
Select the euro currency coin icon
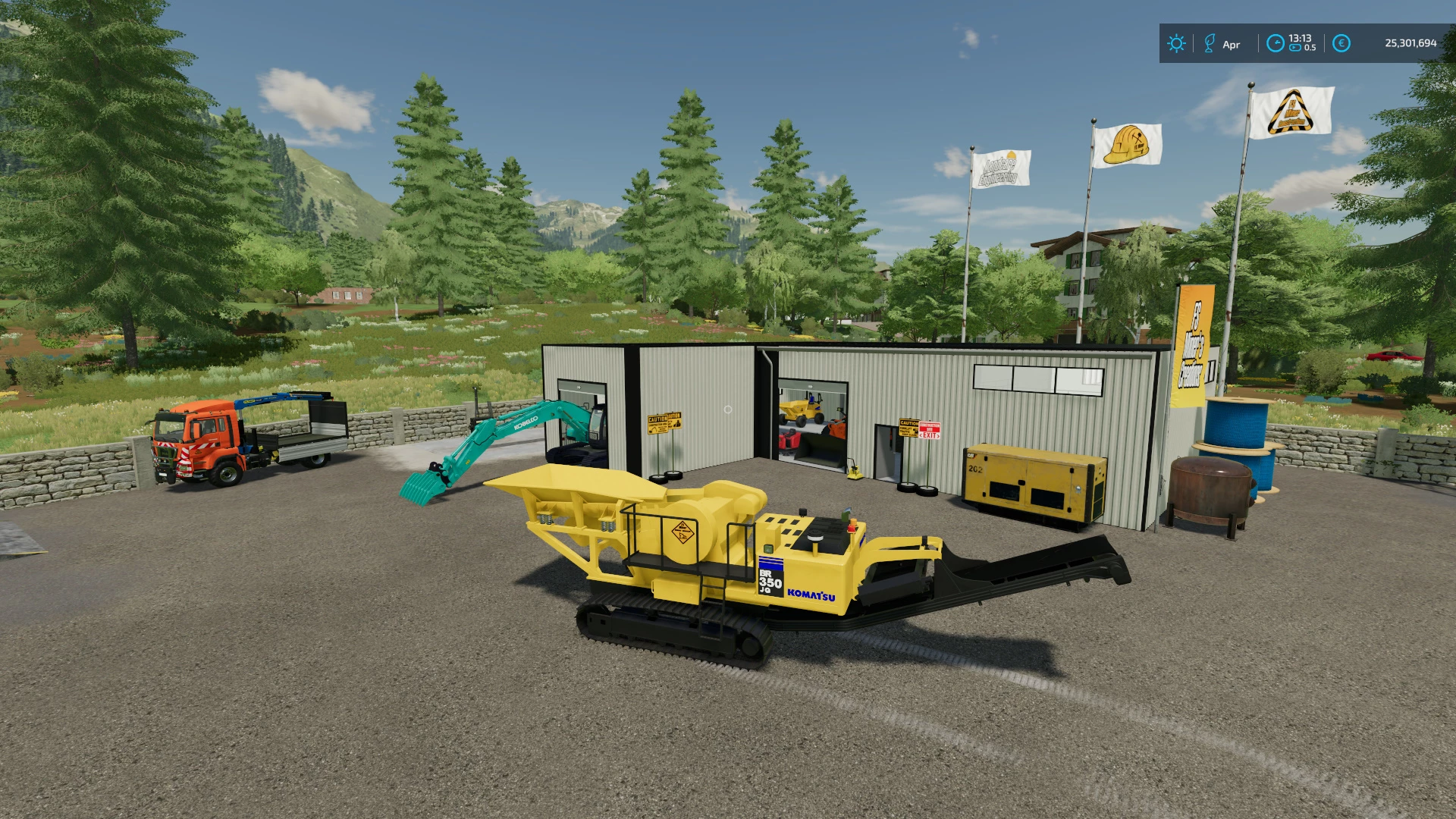[x=1342, y=43]
